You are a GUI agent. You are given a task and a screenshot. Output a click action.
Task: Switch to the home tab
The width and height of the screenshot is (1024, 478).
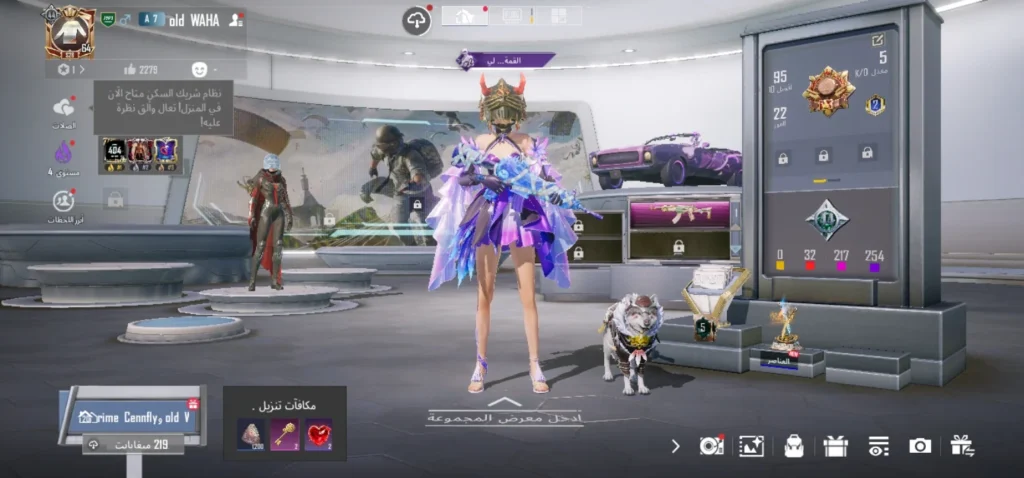[464, 16]
